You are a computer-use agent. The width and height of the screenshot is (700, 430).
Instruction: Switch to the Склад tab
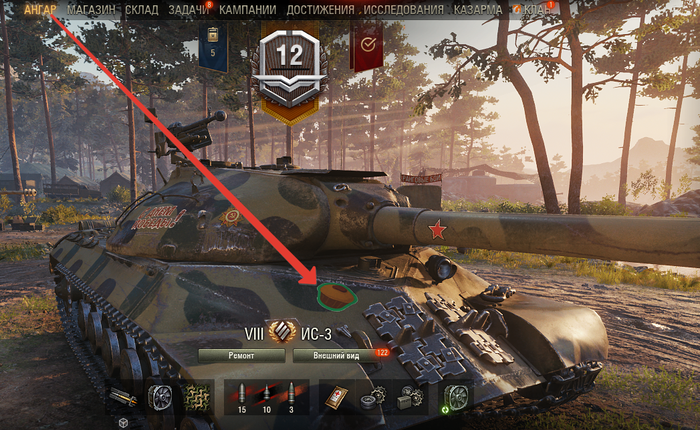point(142,9)
